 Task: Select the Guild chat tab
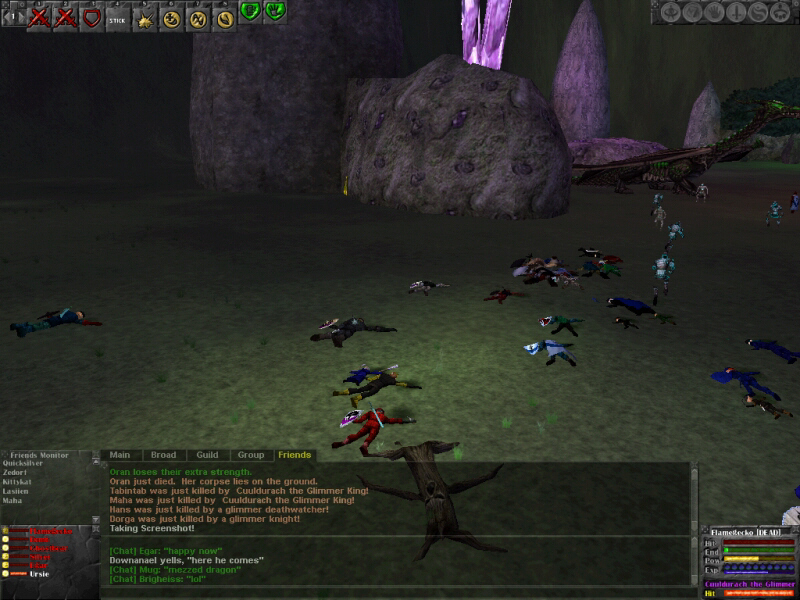tap(207, 455)
